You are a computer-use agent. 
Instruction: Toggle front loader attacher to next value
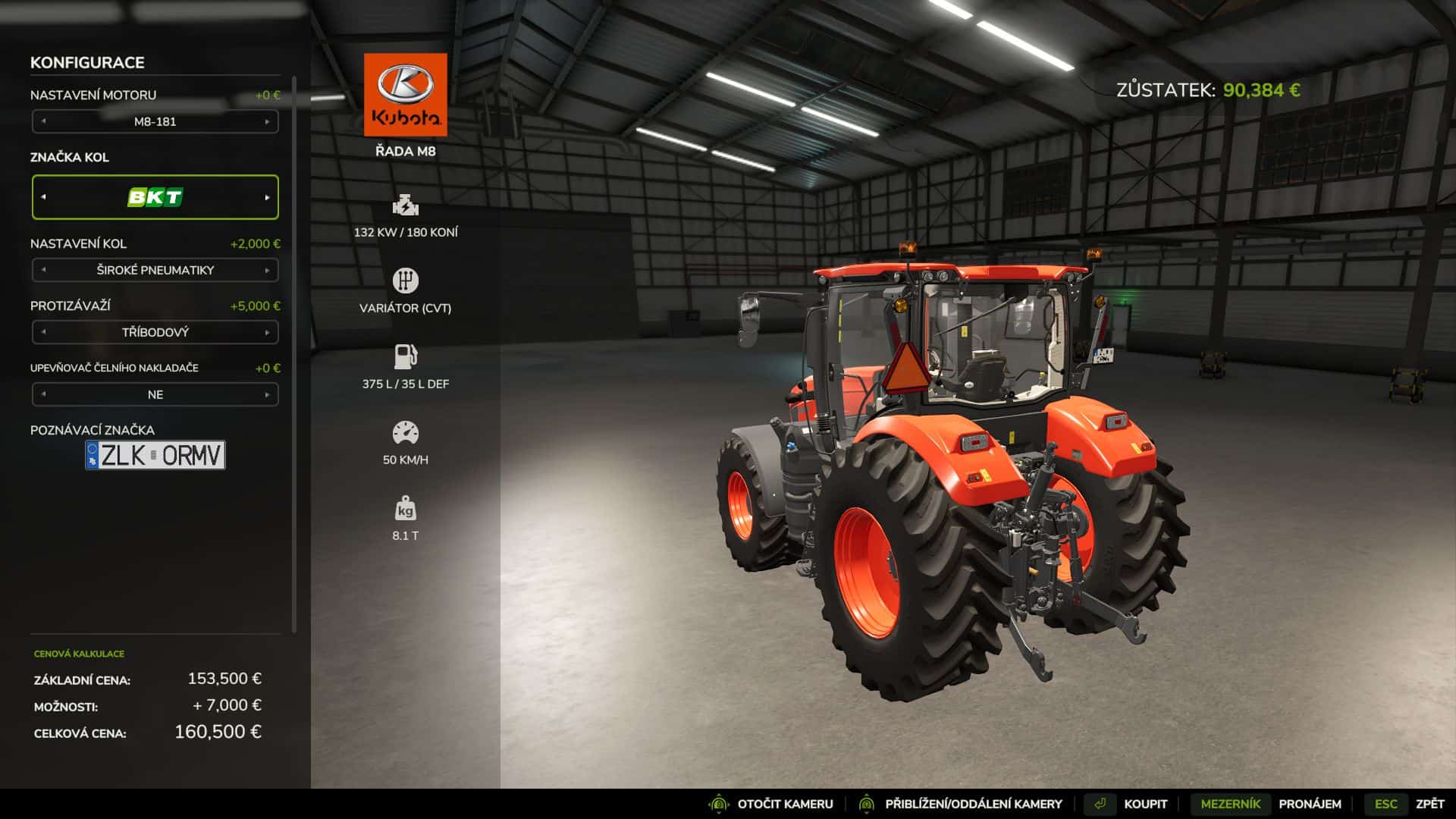pos(267,394)
